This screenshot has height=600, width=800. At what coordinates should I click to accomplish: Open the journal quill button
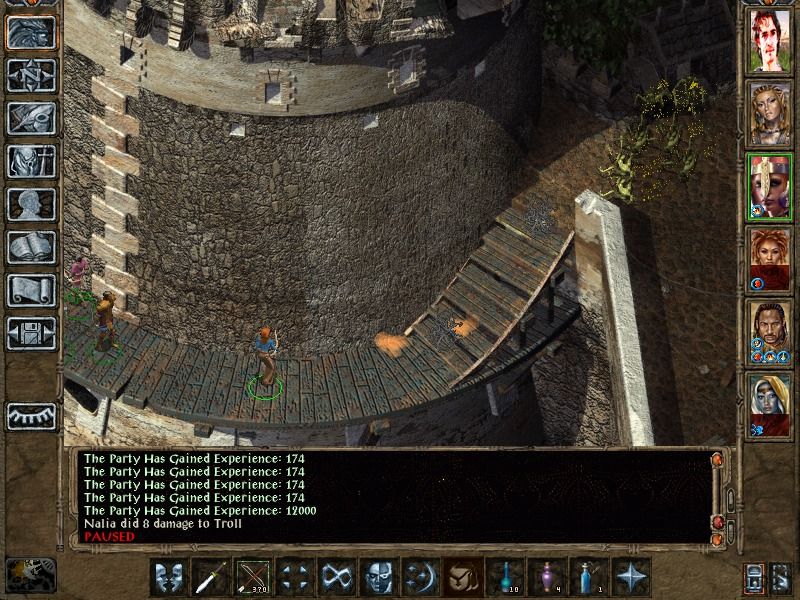(31, 118)
